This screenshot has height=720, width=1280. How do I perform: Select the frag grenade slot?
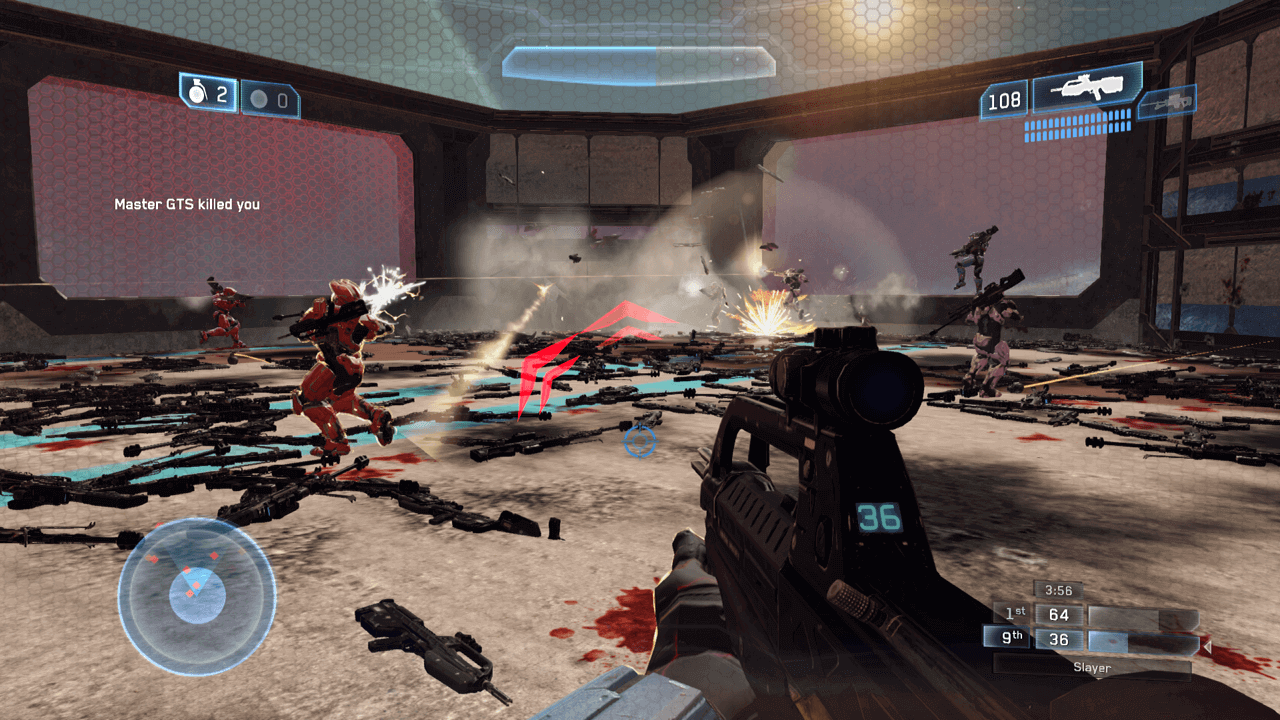(x=208, y=93)
